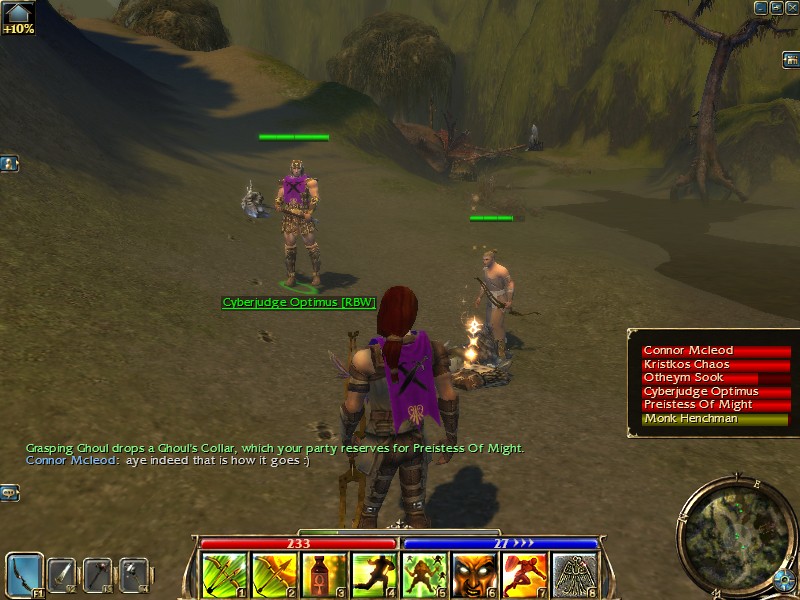Select Preistess Of Might party member
The image size is (800, 600).
click(715, 405)
